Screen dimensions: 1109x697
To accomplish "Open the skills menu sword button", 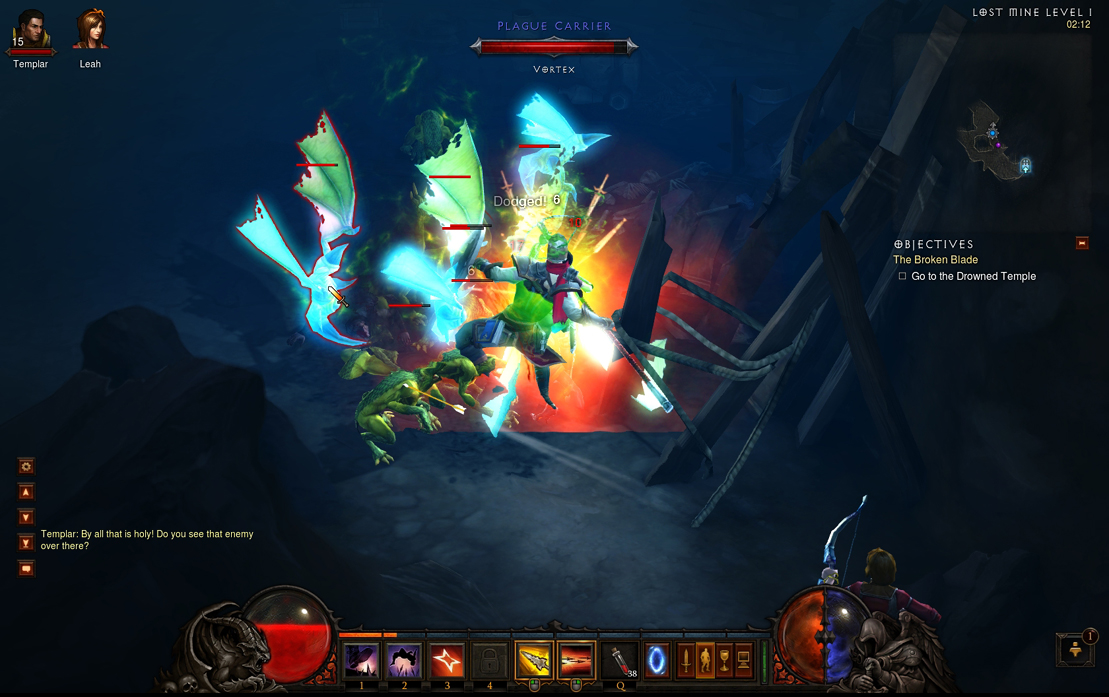I will click(x=686, y=660).
